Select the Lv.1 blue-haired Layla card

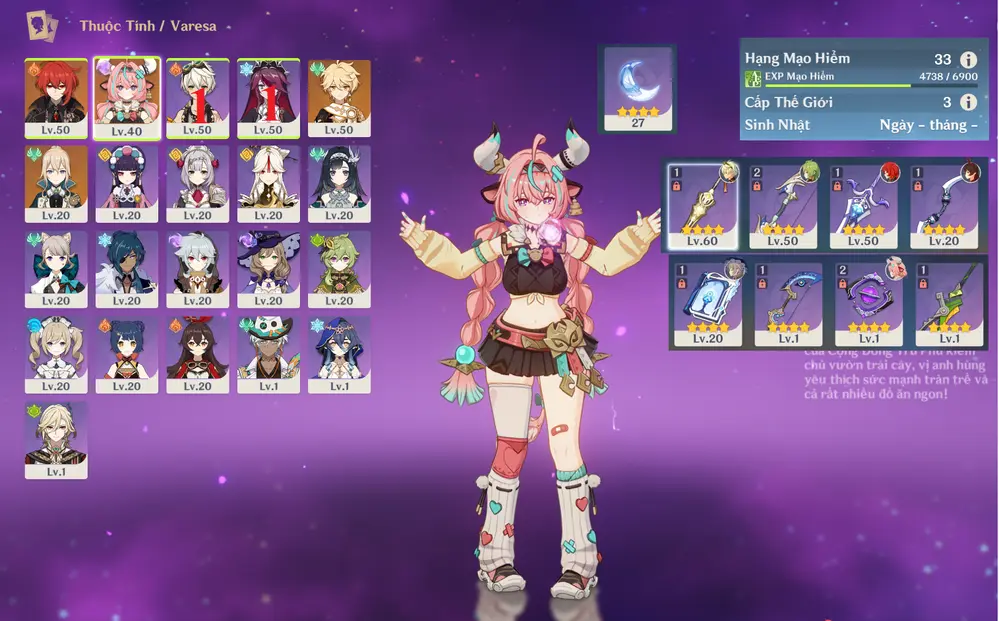(x=339, y=352)
